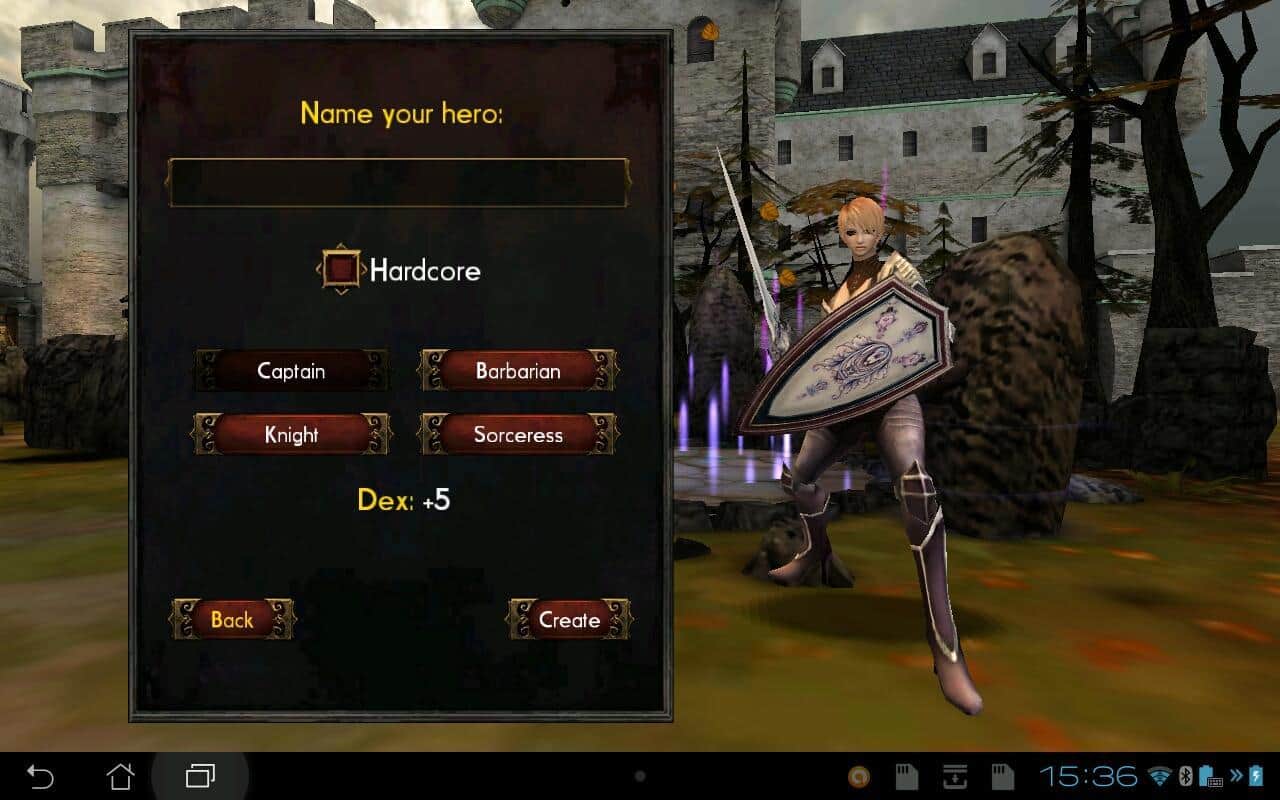
Task: Tap the download tray notification icon
Action: [x=953, y=775]
